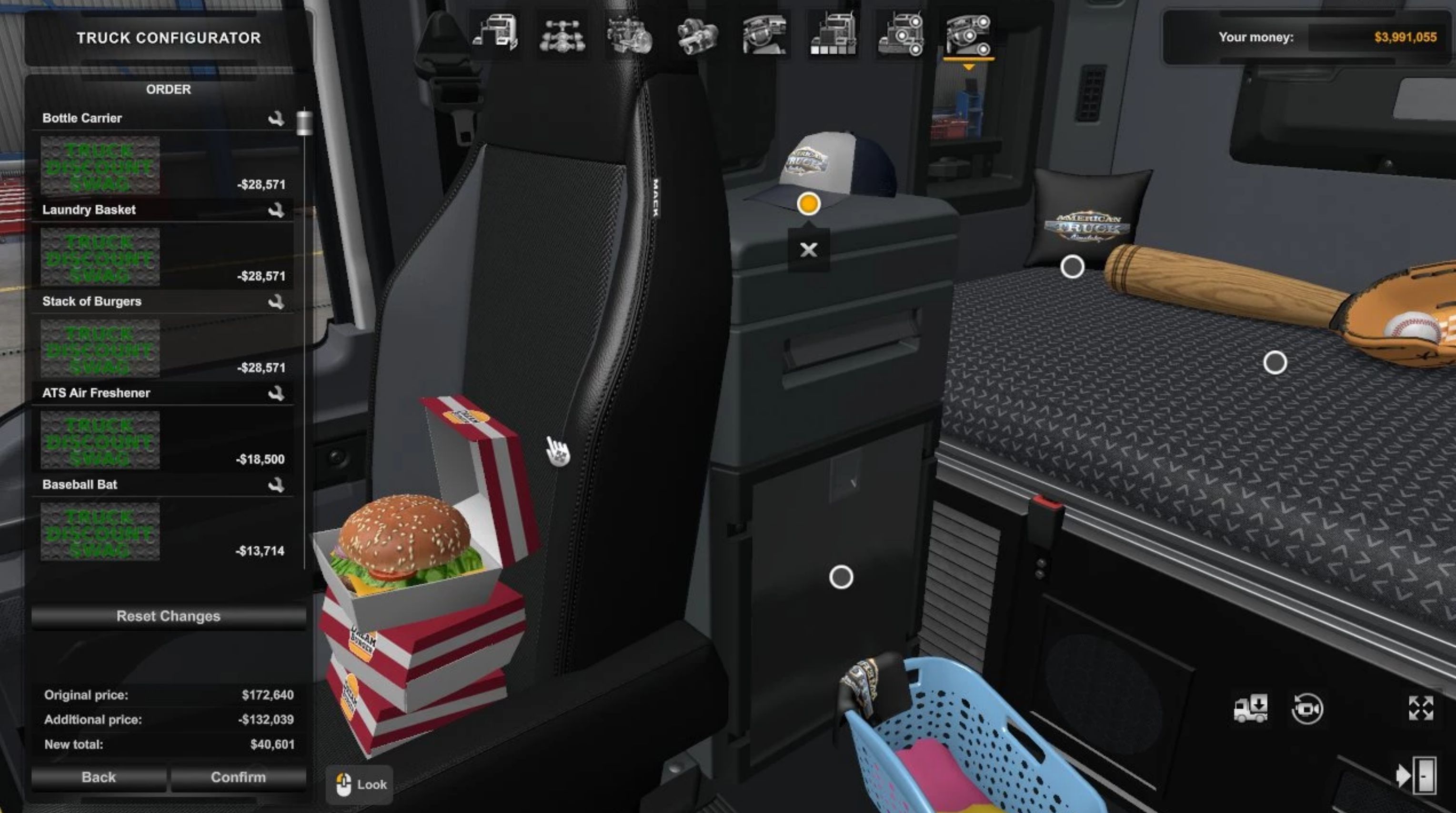
Task: Select the exterior truck accessories tab
Action: tap(900, 36)
